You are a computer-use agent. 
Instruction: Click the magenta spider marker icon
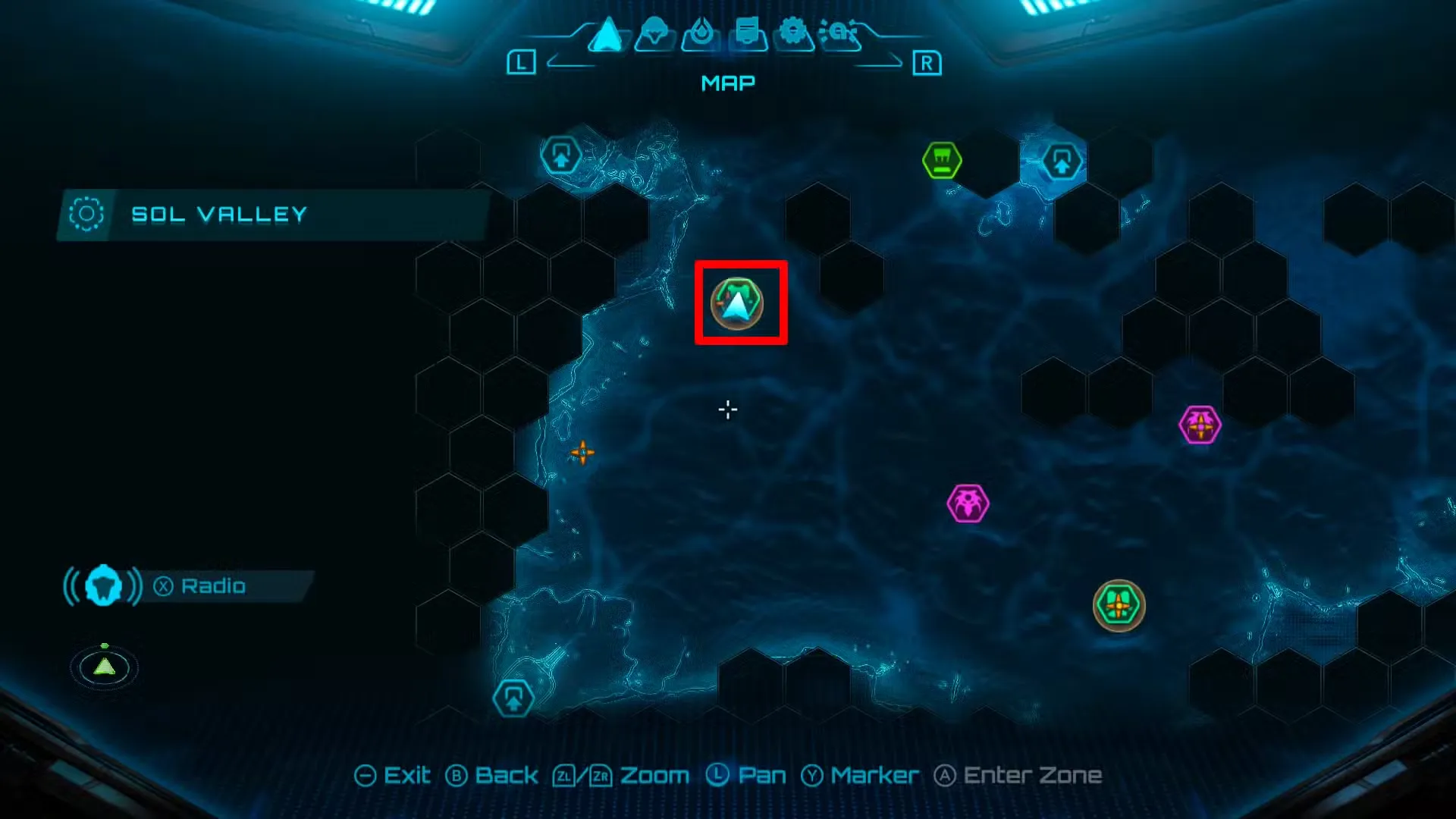point(970,502)
